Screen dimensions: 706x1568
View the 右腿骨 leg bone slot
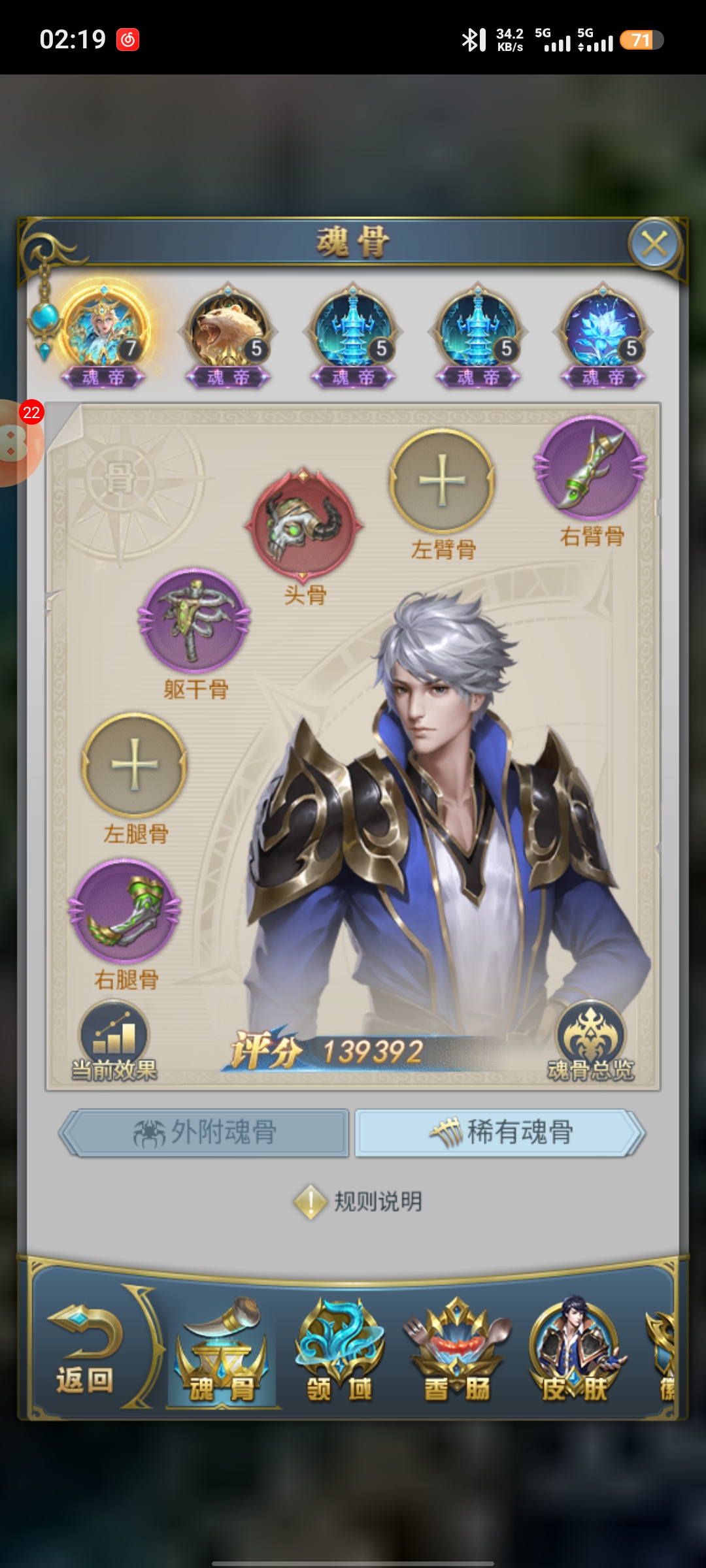(x=124, y=911)
